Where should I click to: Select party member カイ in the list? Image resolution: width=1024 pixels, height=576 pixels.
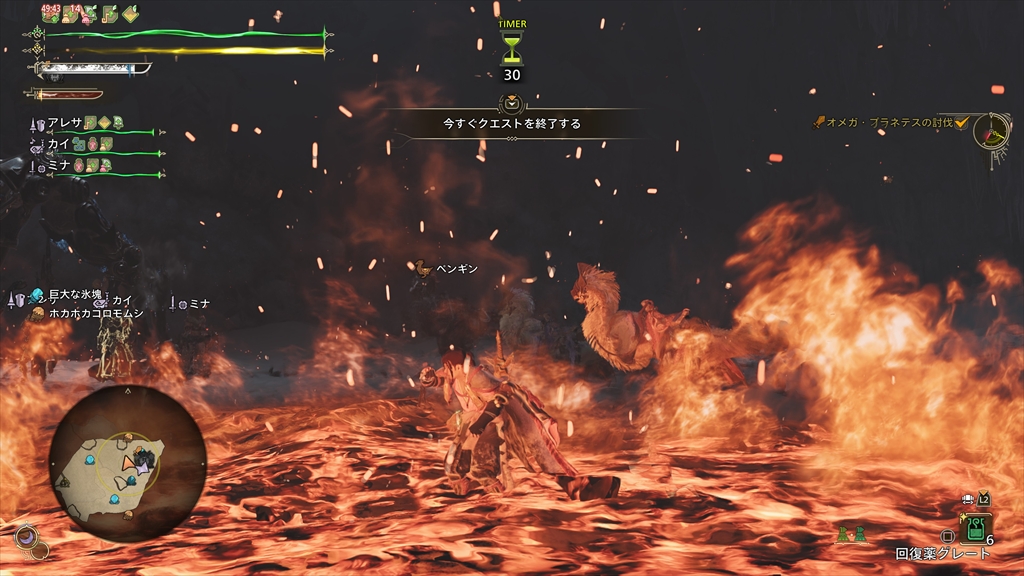[60, 144]
